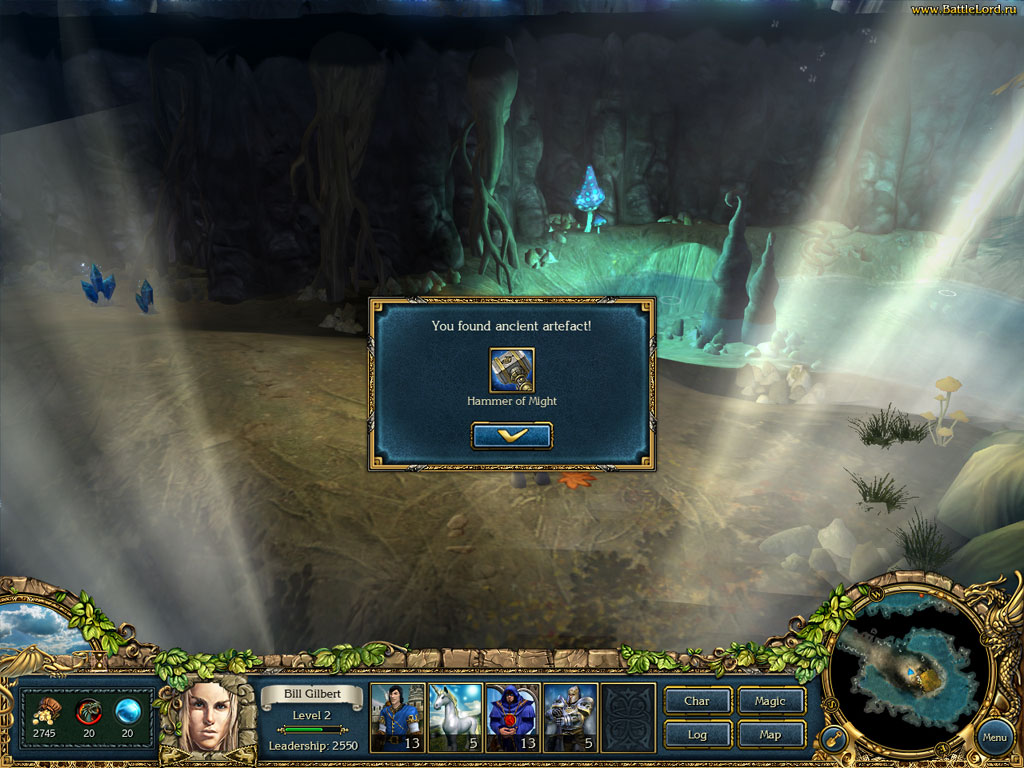Screen dimensions: 1024x768
Task: Open the Char screen
Action: (x=697, y=701)
